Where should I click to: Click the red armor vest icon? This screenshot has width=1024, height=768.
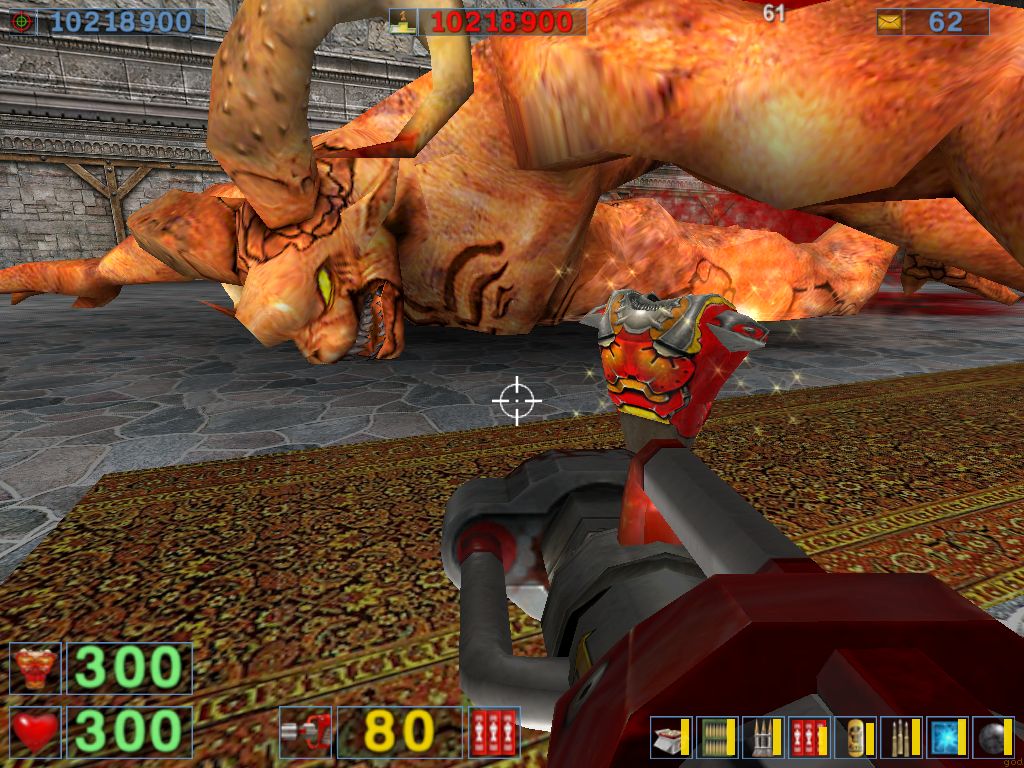click(36, 668)
